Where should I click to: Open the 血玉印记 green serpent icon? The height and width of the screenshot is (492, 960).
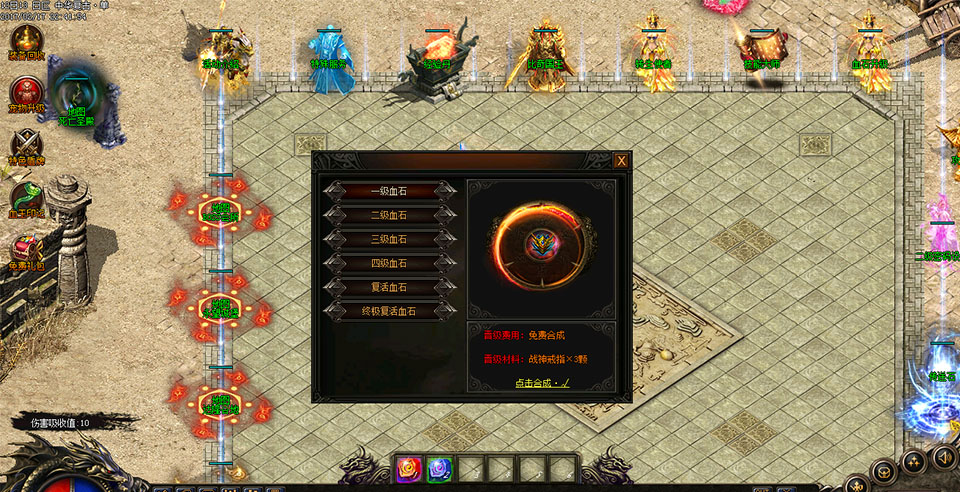pyautogui.click(x=26, y=195)
